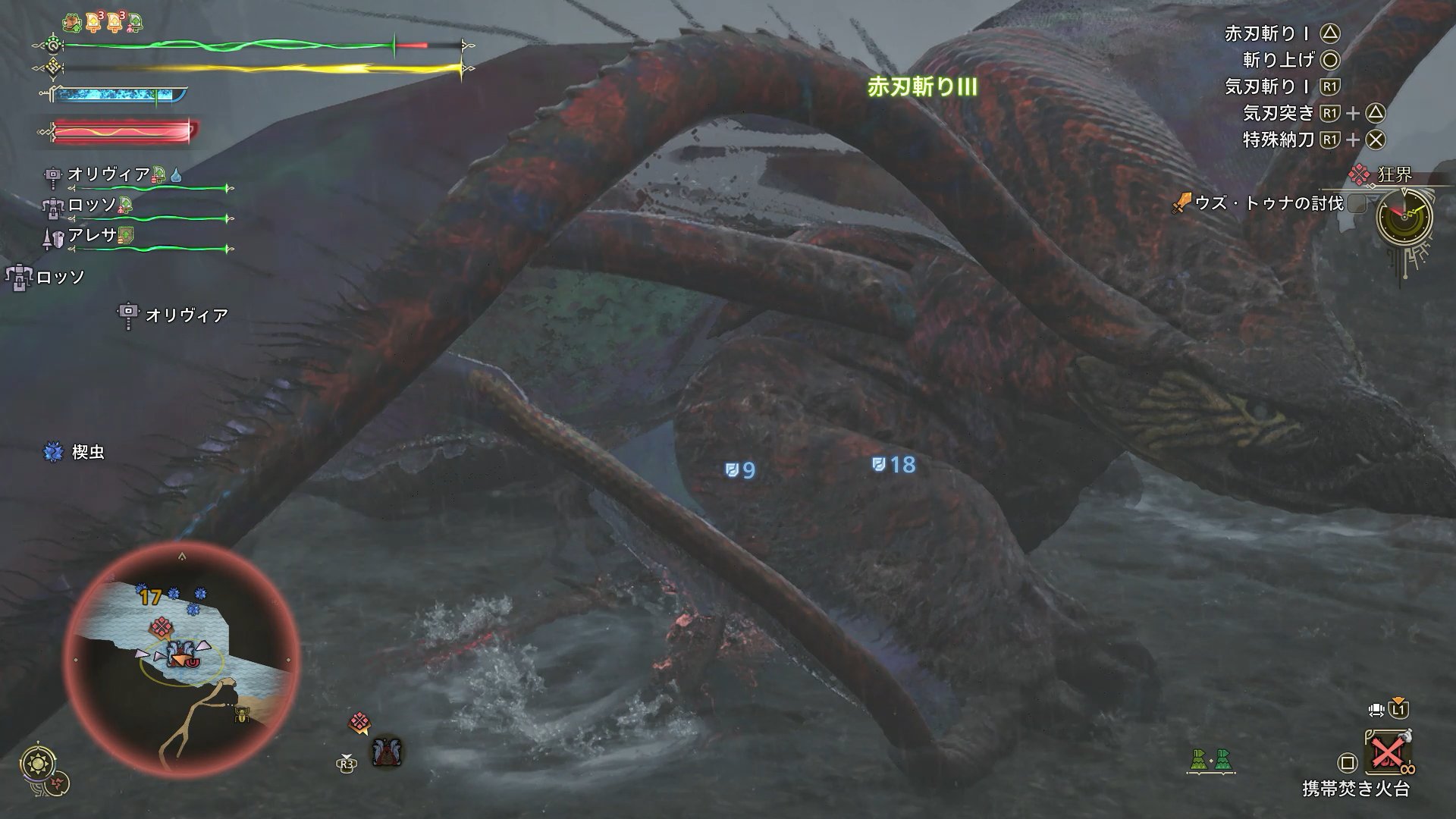Click the red monster marker on minimap

point(160,626)
